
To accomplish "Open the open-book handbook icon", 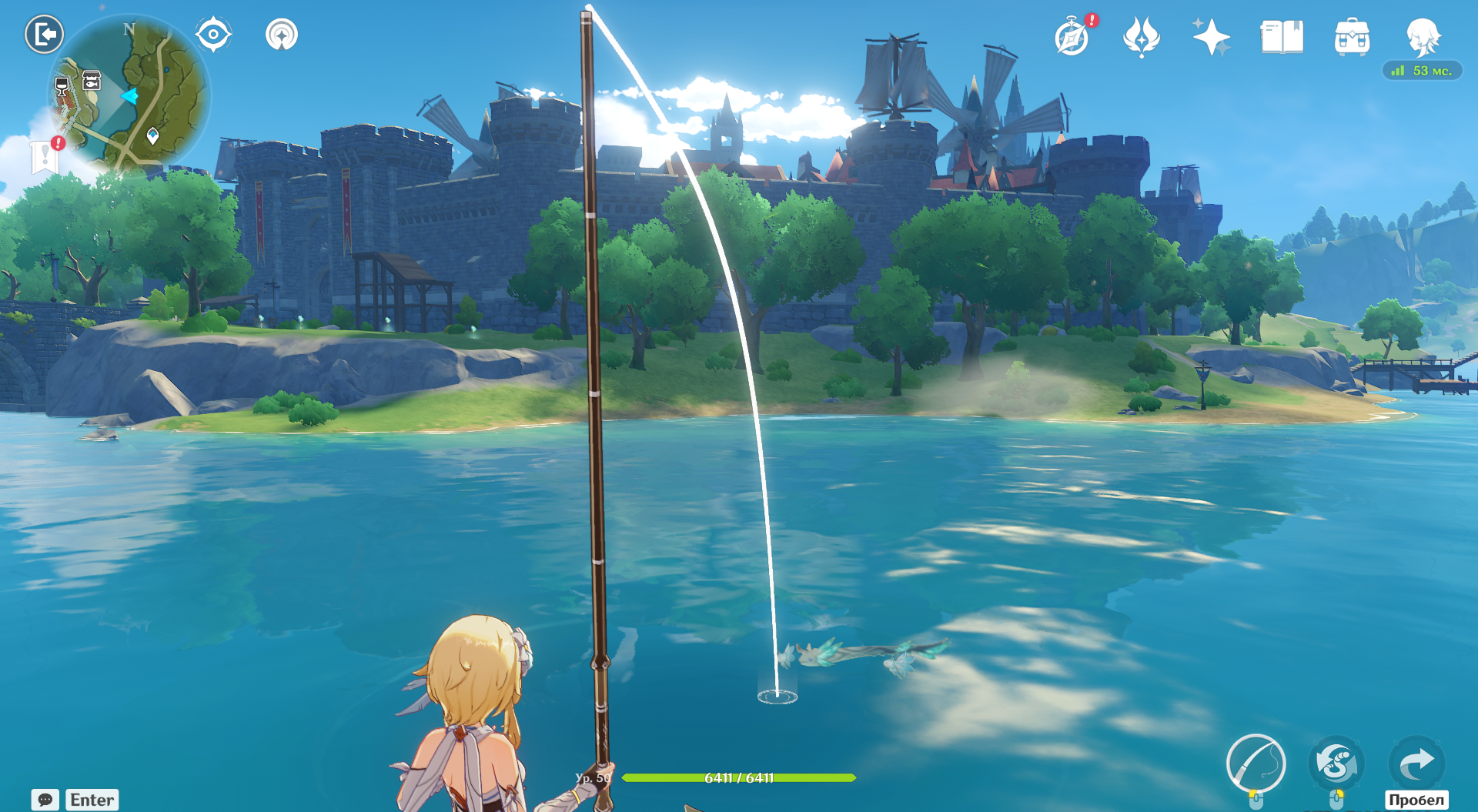I will pos(1282,37).
